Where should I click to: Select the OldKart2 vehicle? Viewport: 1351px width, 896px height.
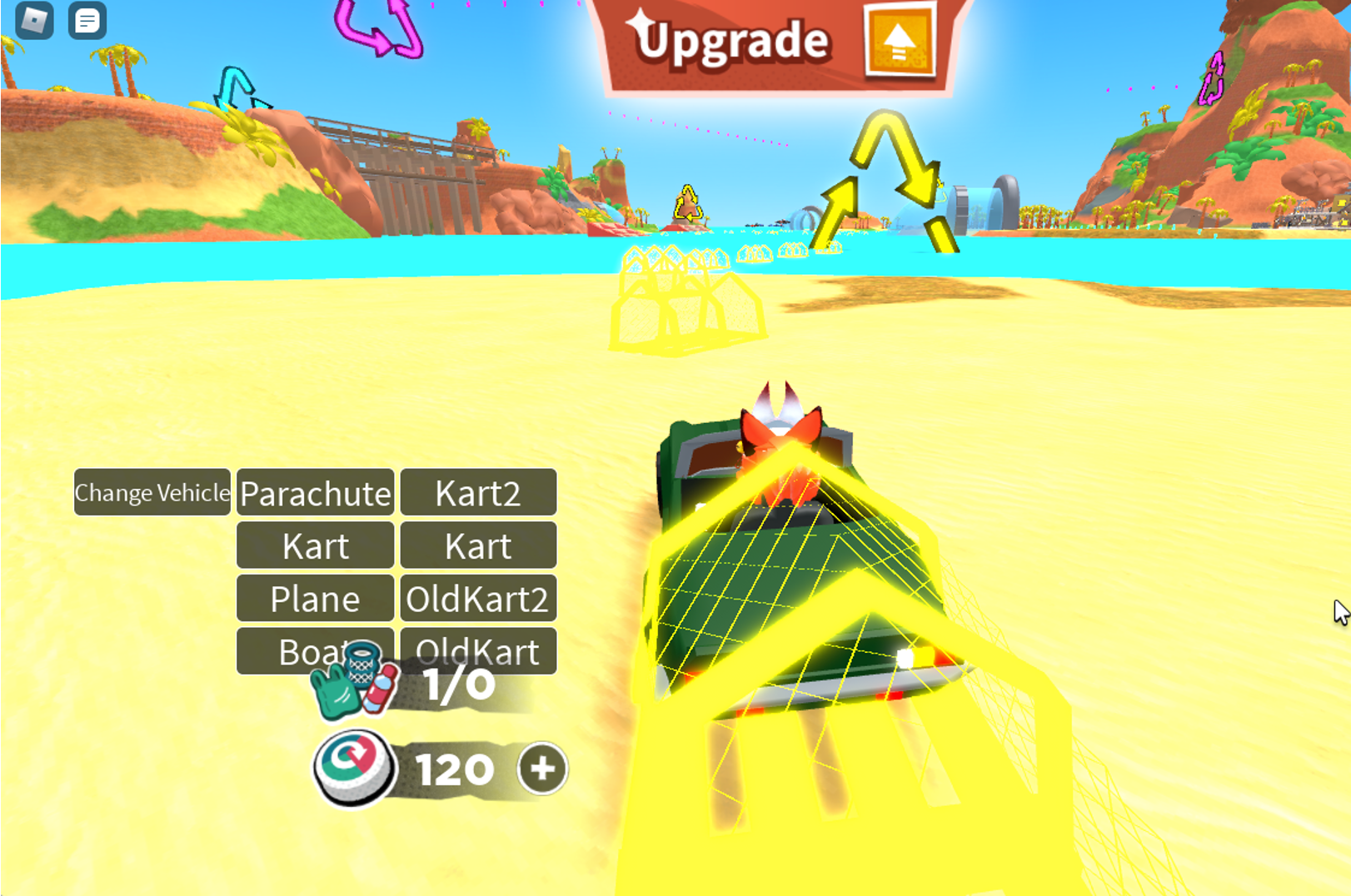pyautogui.click(x=478, y=599)
